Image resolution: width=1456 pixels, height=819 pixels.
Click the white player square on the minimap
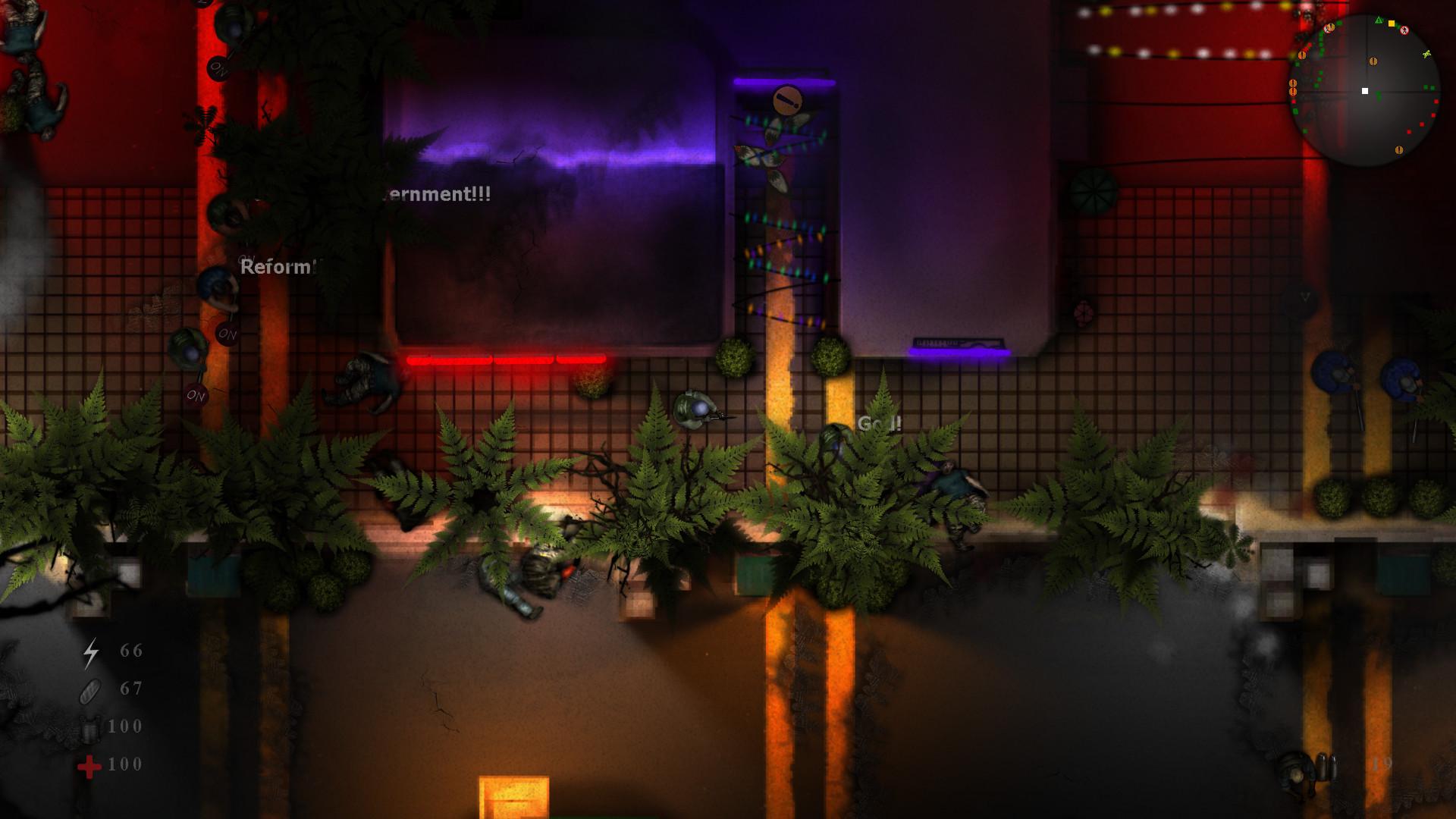click(1365, 91)
